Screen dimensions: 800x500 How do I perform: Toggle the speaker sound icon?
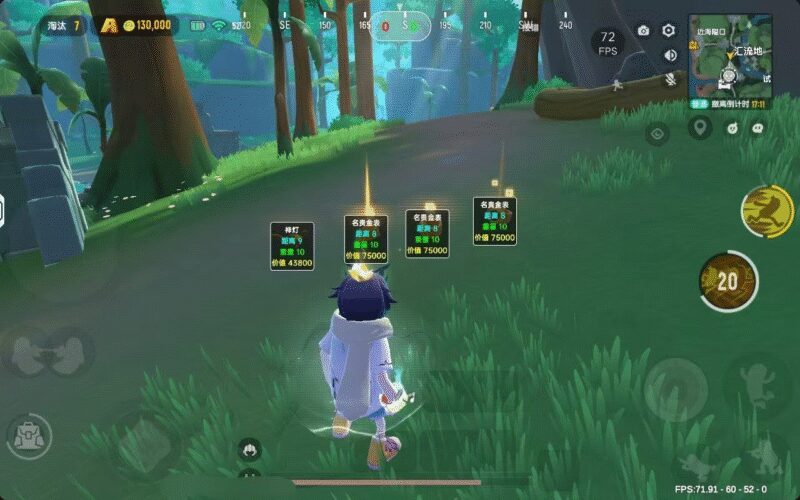tap(669, 54)
